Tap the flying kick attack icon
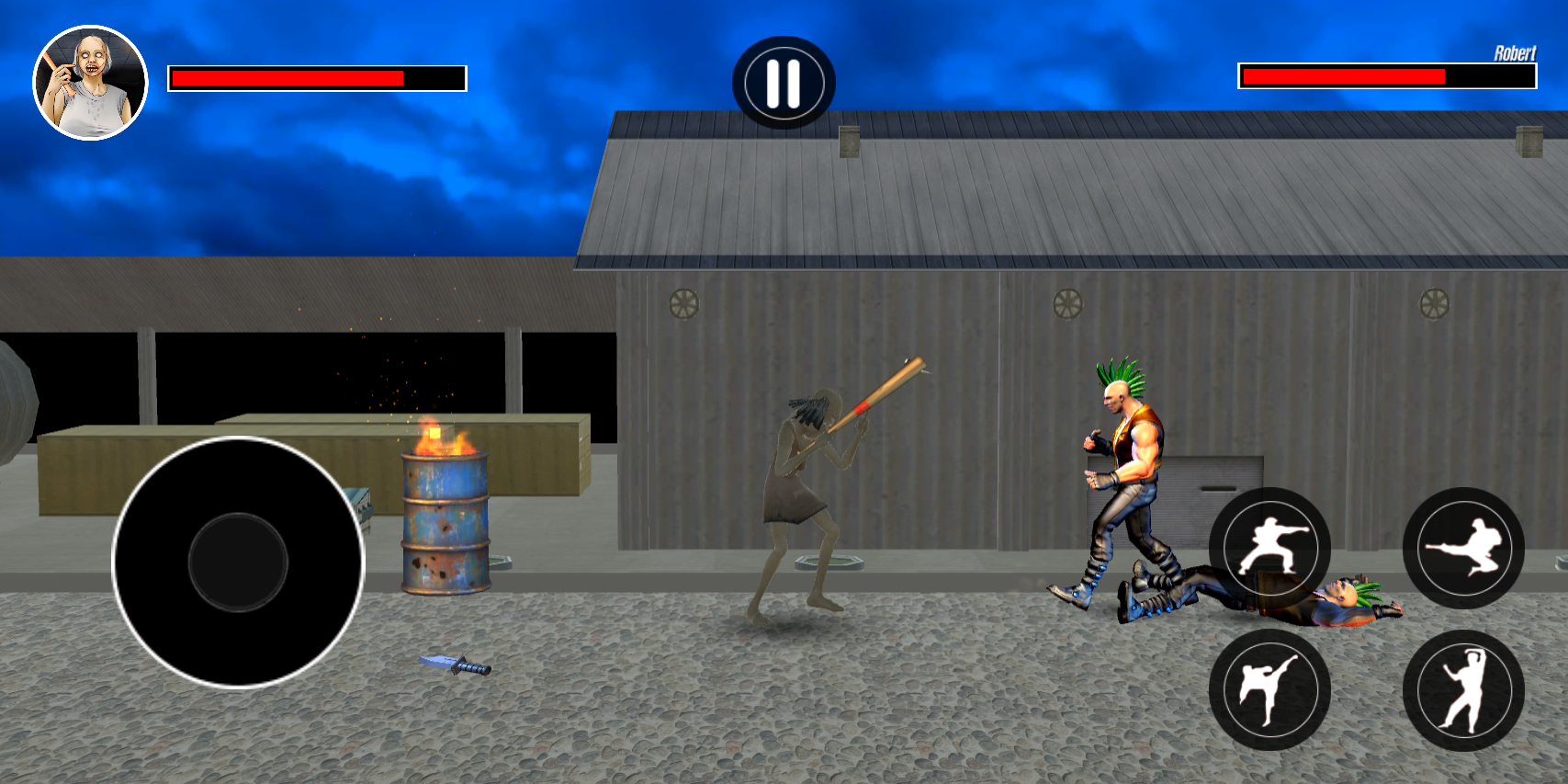1568x784 pixels. [1466, 549]
